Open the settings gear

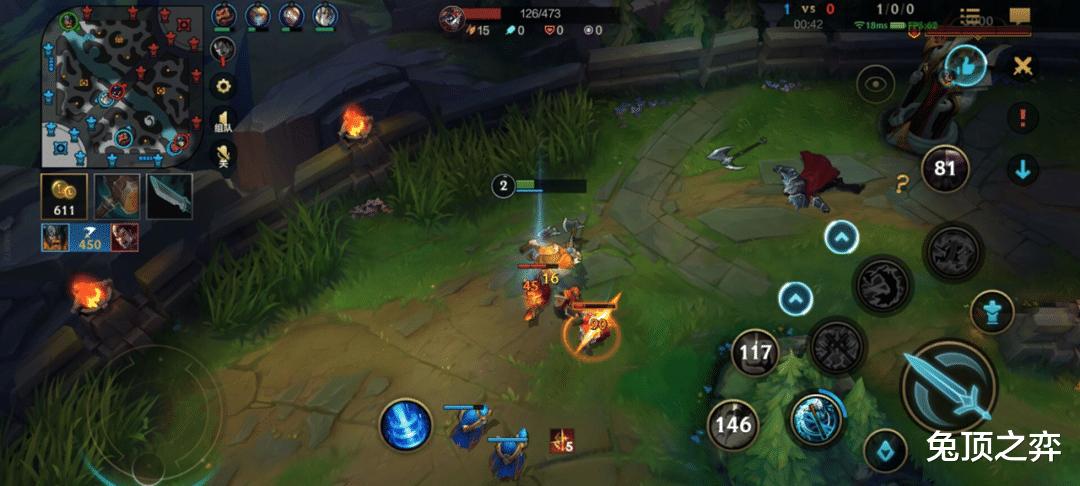224,85
